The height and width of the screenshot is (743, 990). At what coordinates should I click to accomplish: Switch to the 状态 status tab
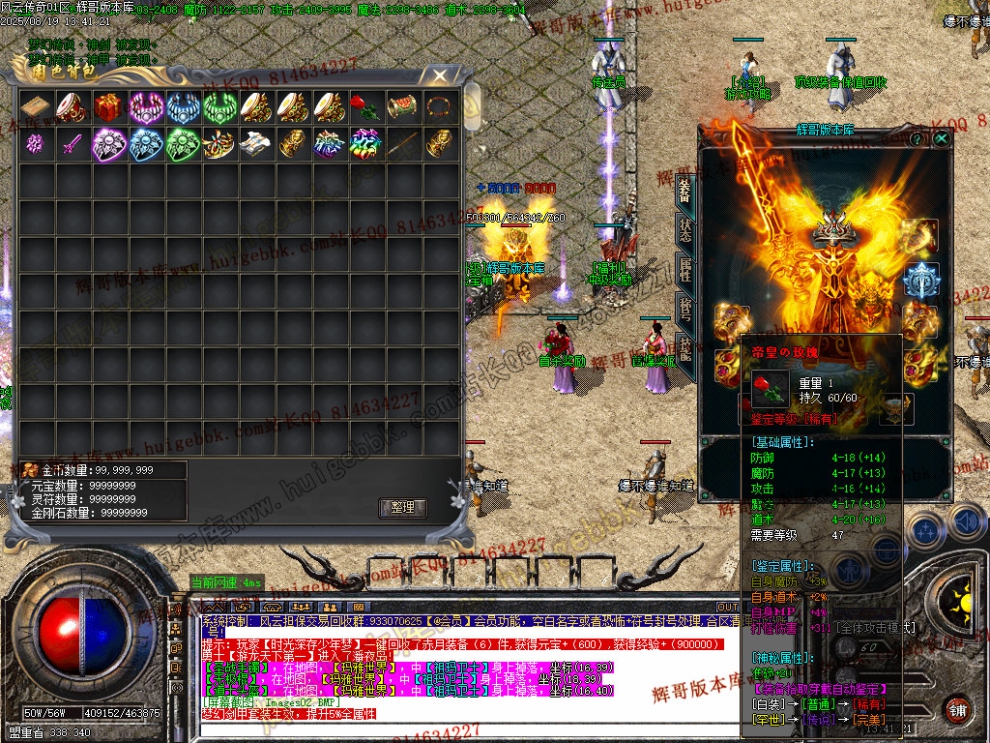[685, 229]
